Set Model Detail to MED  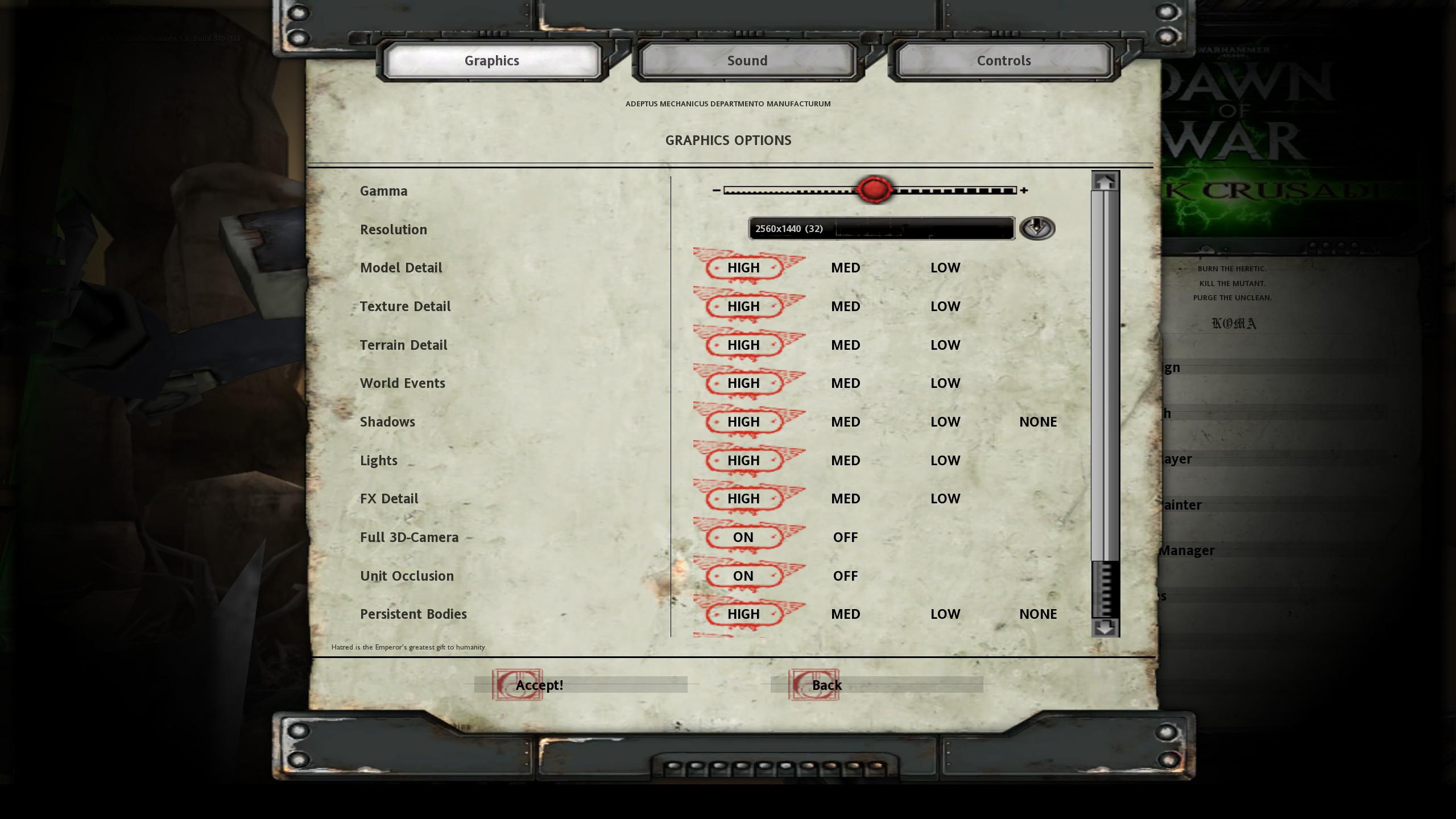(x=845, y=267)
